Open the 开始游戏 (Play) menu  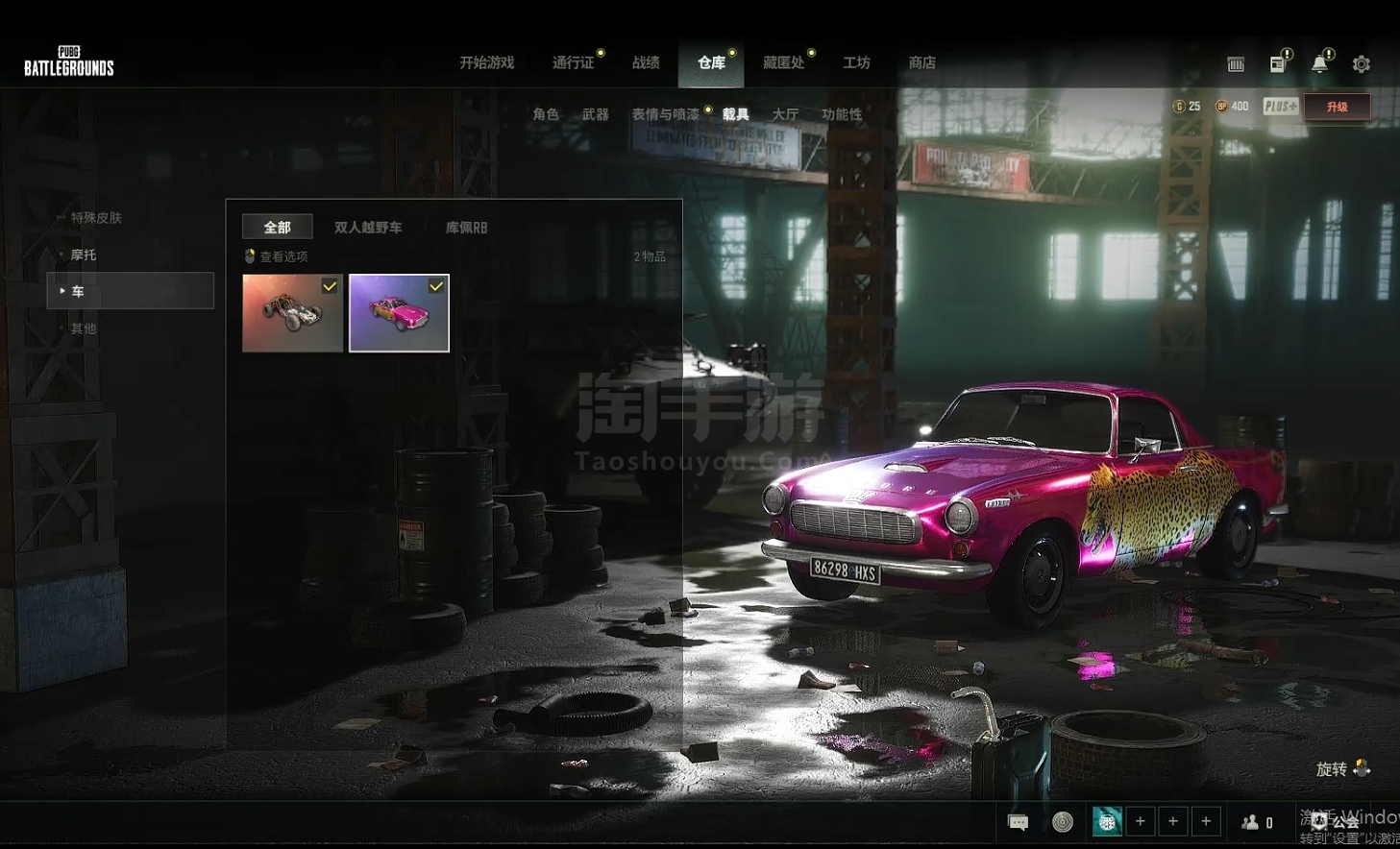(x=486, y=62)
